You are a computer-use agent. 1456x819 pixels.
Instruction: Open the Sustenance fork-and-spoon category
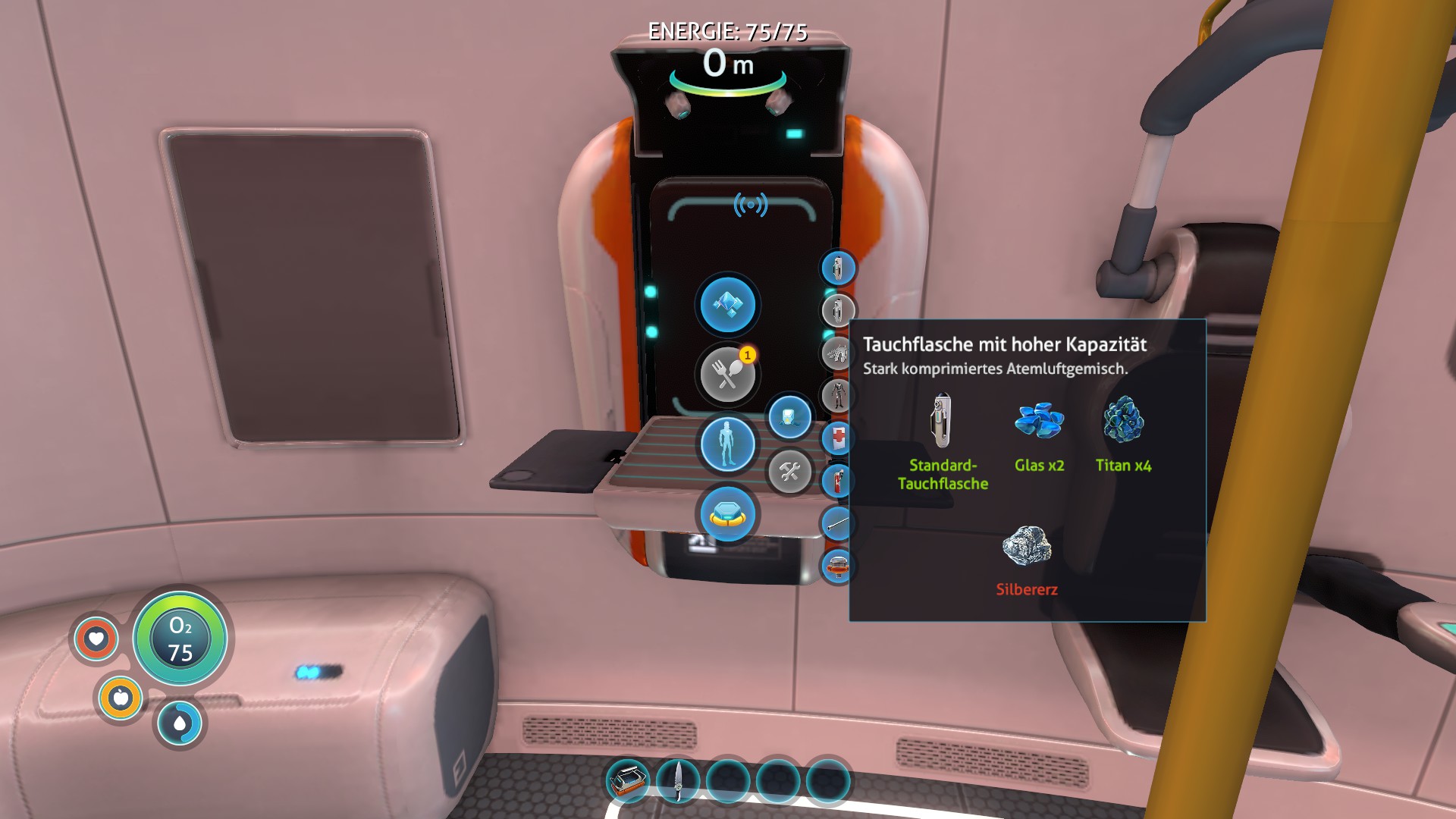click(727, 374)
